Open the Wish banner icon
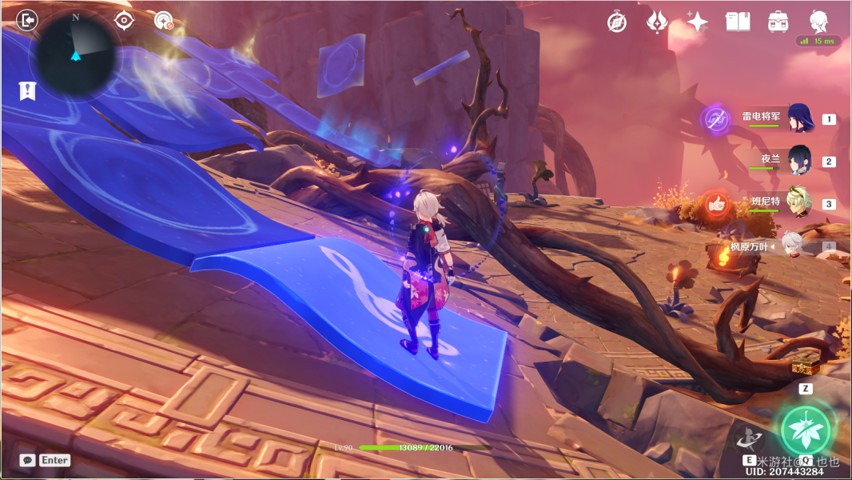Screen dimensions: 852x480 pos(657,21)
